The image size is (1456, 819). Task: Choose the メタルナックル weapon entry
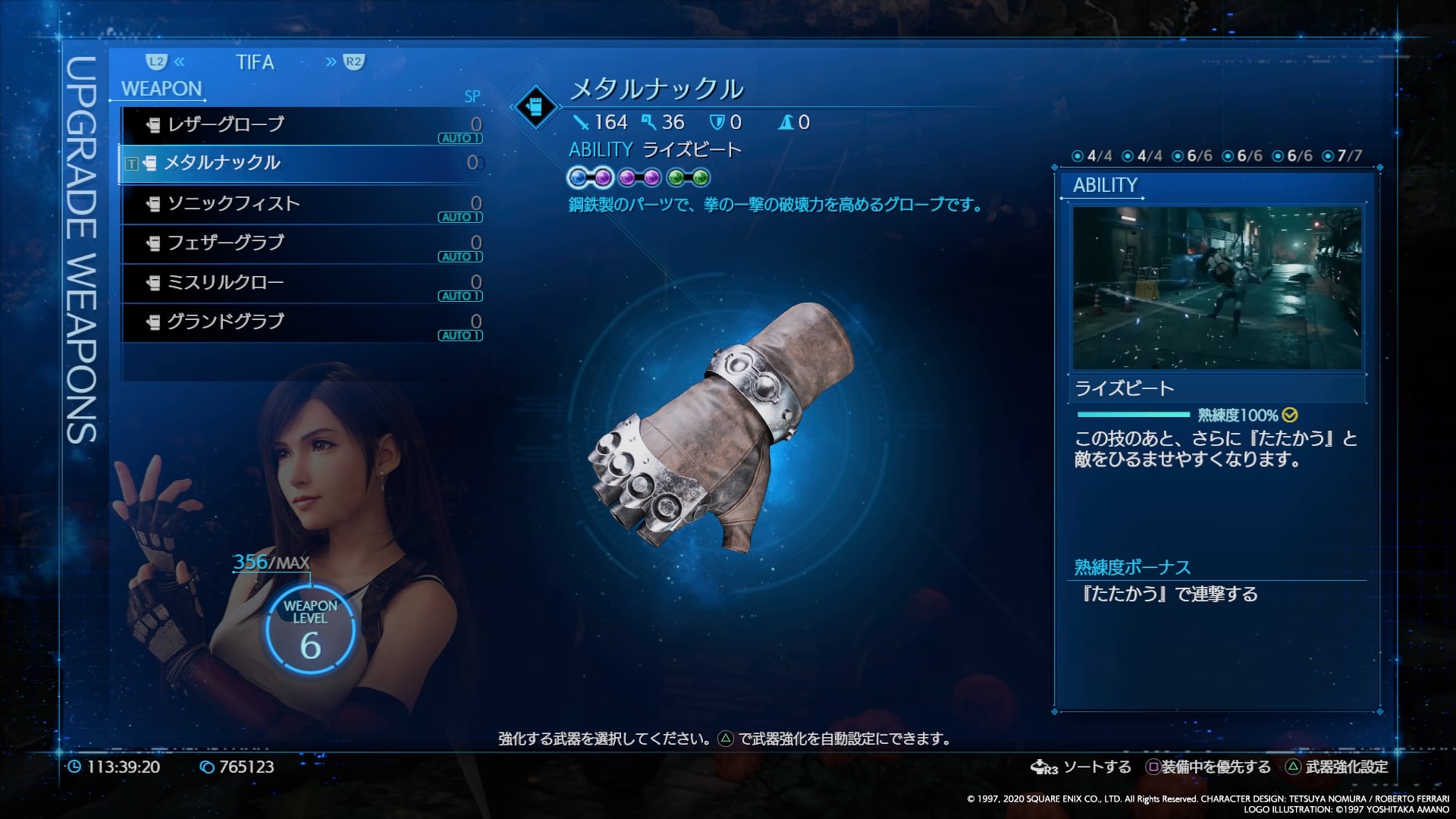point(301,163)
